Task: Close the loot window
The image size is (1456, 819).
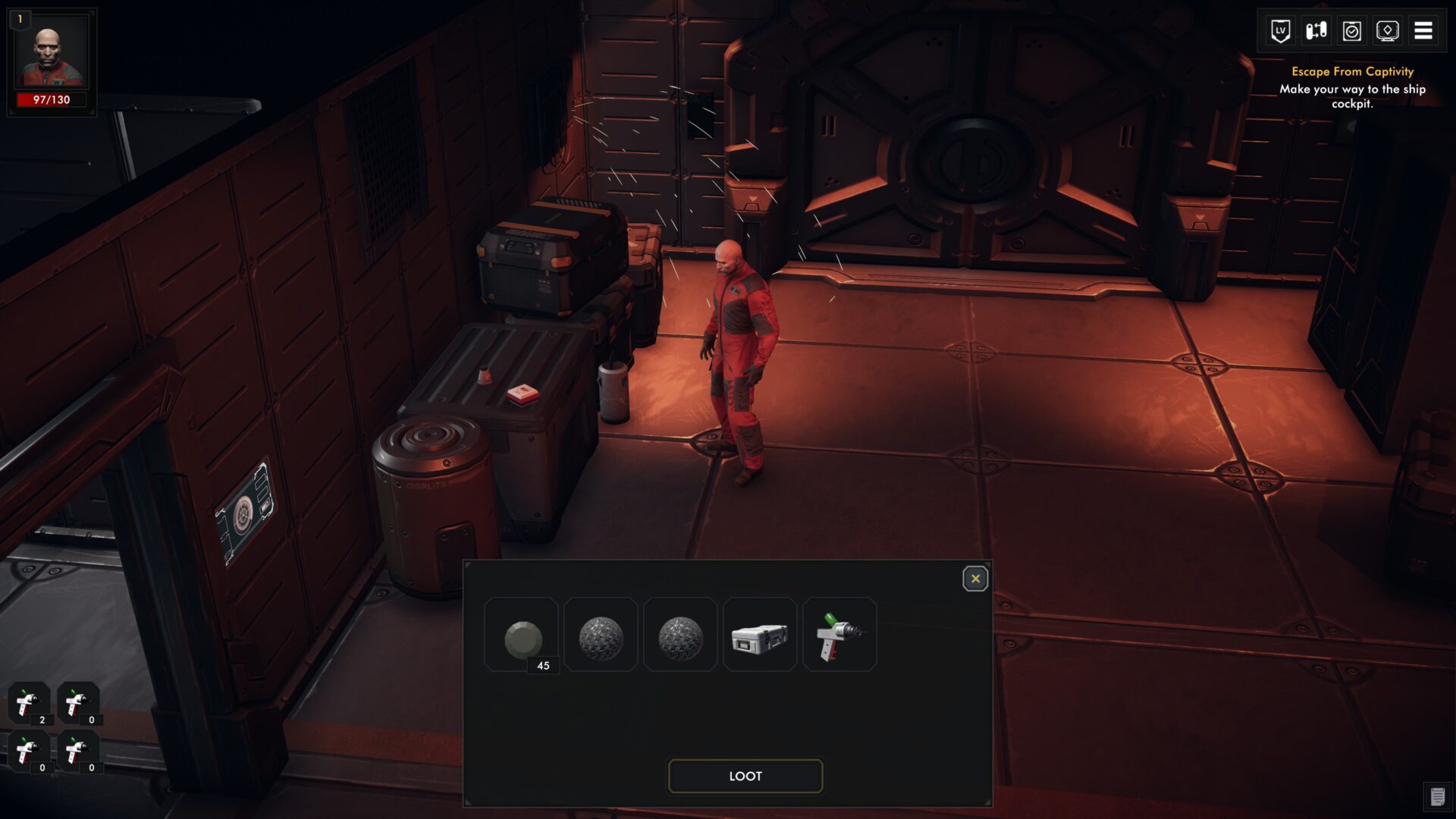Action: click(975, 579)
